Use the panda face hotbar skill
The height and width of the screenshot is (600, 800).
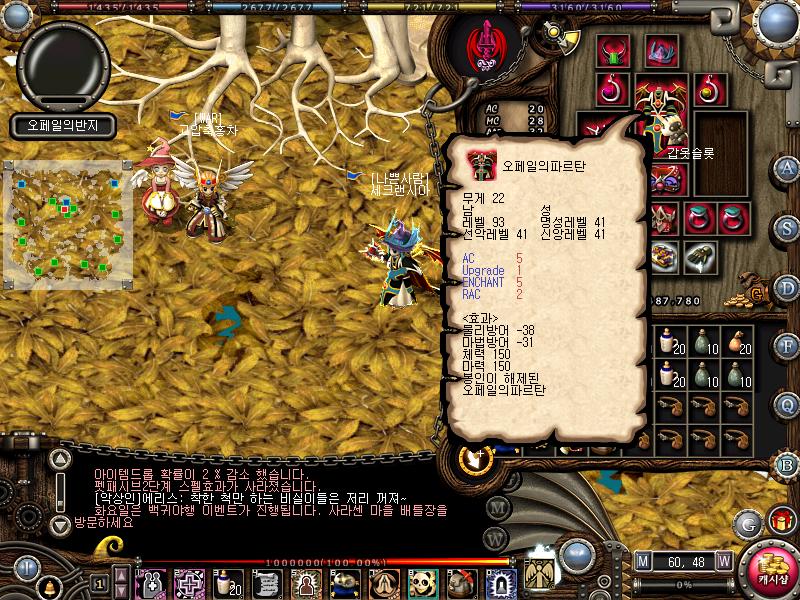tap(422, 580)
